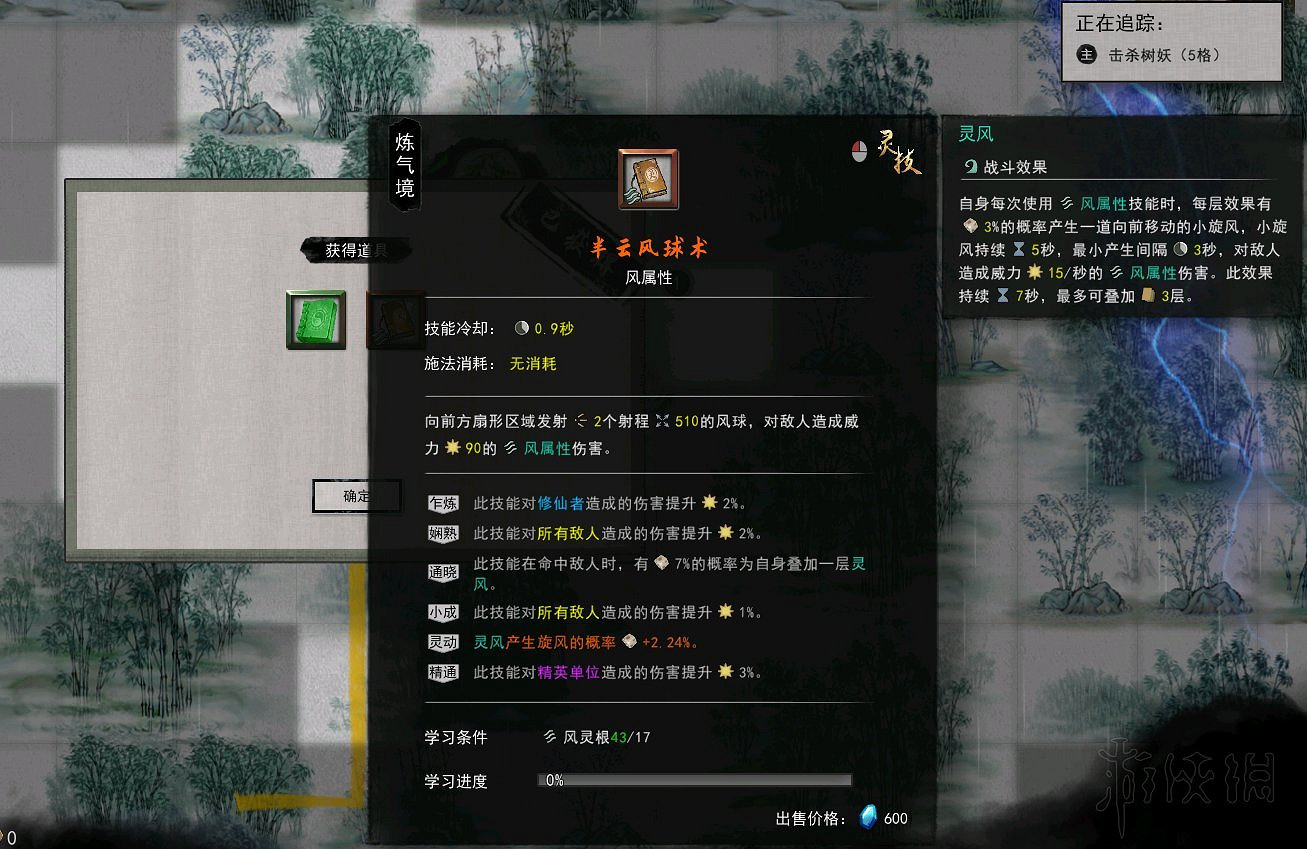Click the 小成 badge icon

tap(442, 612)
